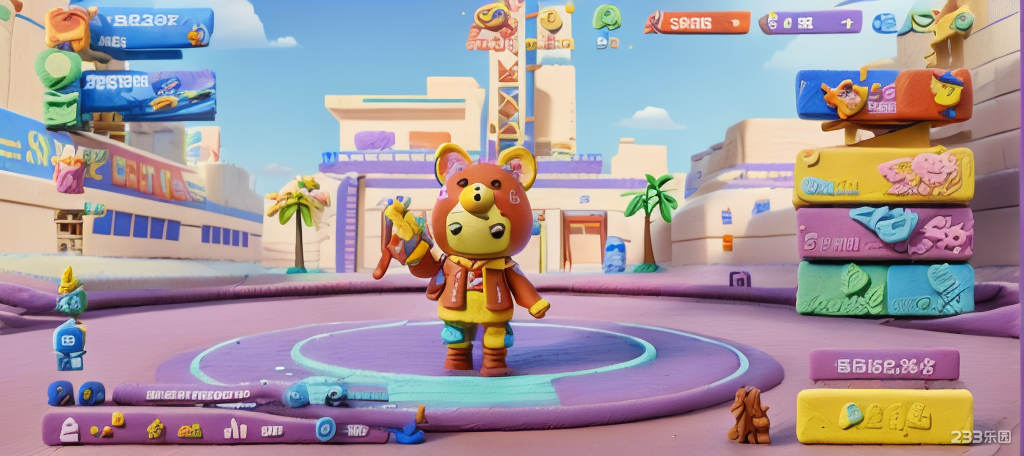Click the green circle icon on left banner
This screenshot has width=1024, height=456.
coord(58,70)
